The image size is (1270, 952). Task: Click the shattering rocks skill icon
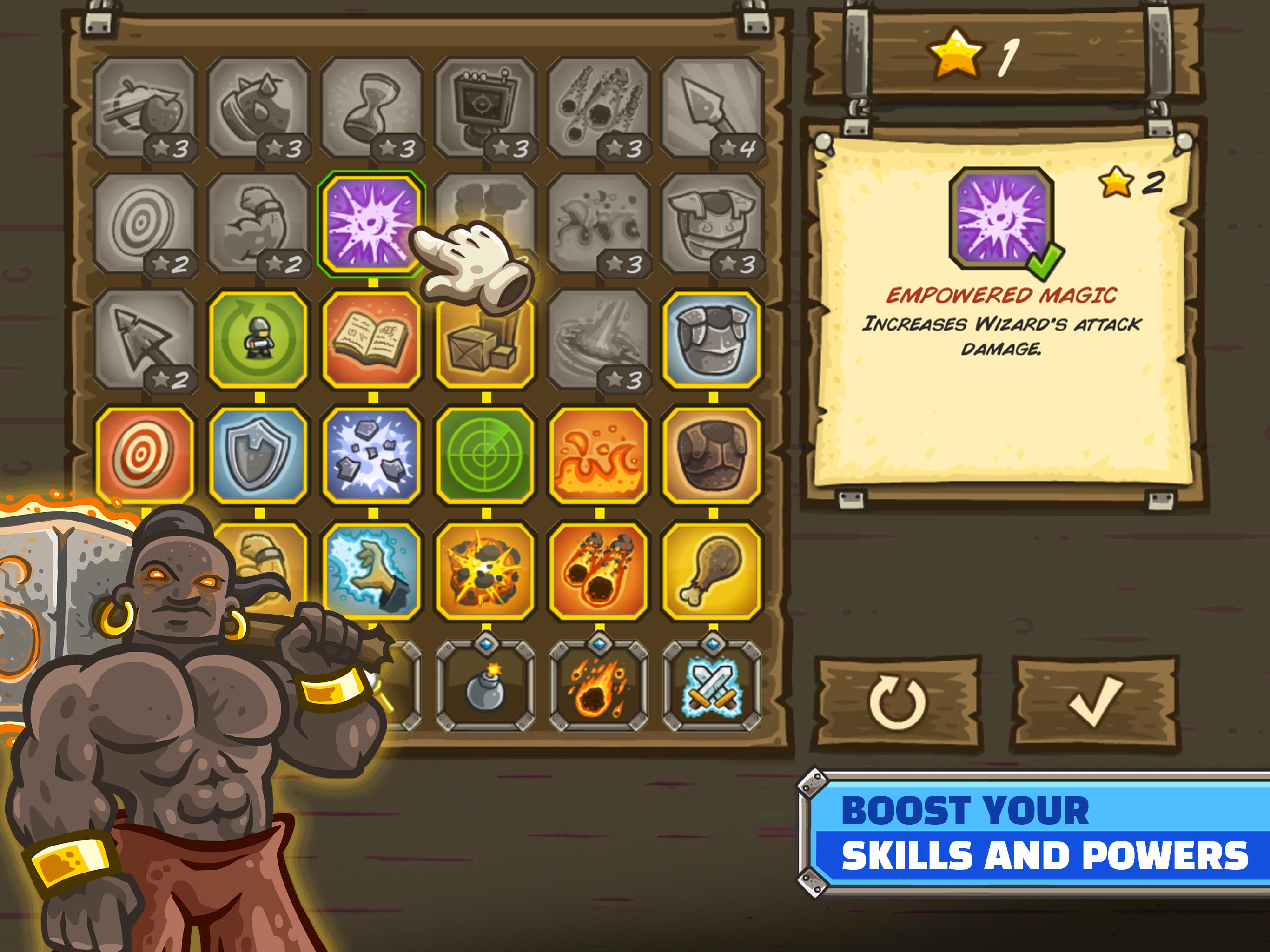(x=373, y=454)
